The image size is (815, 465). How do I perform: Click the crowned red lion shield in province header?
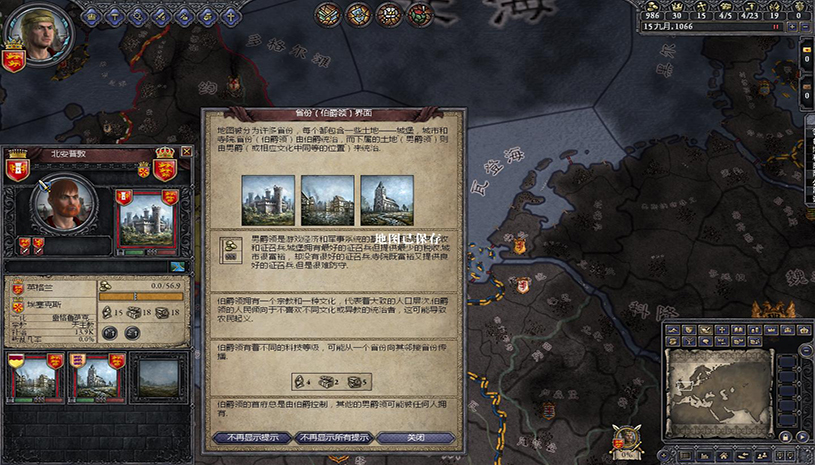[164, 160]
